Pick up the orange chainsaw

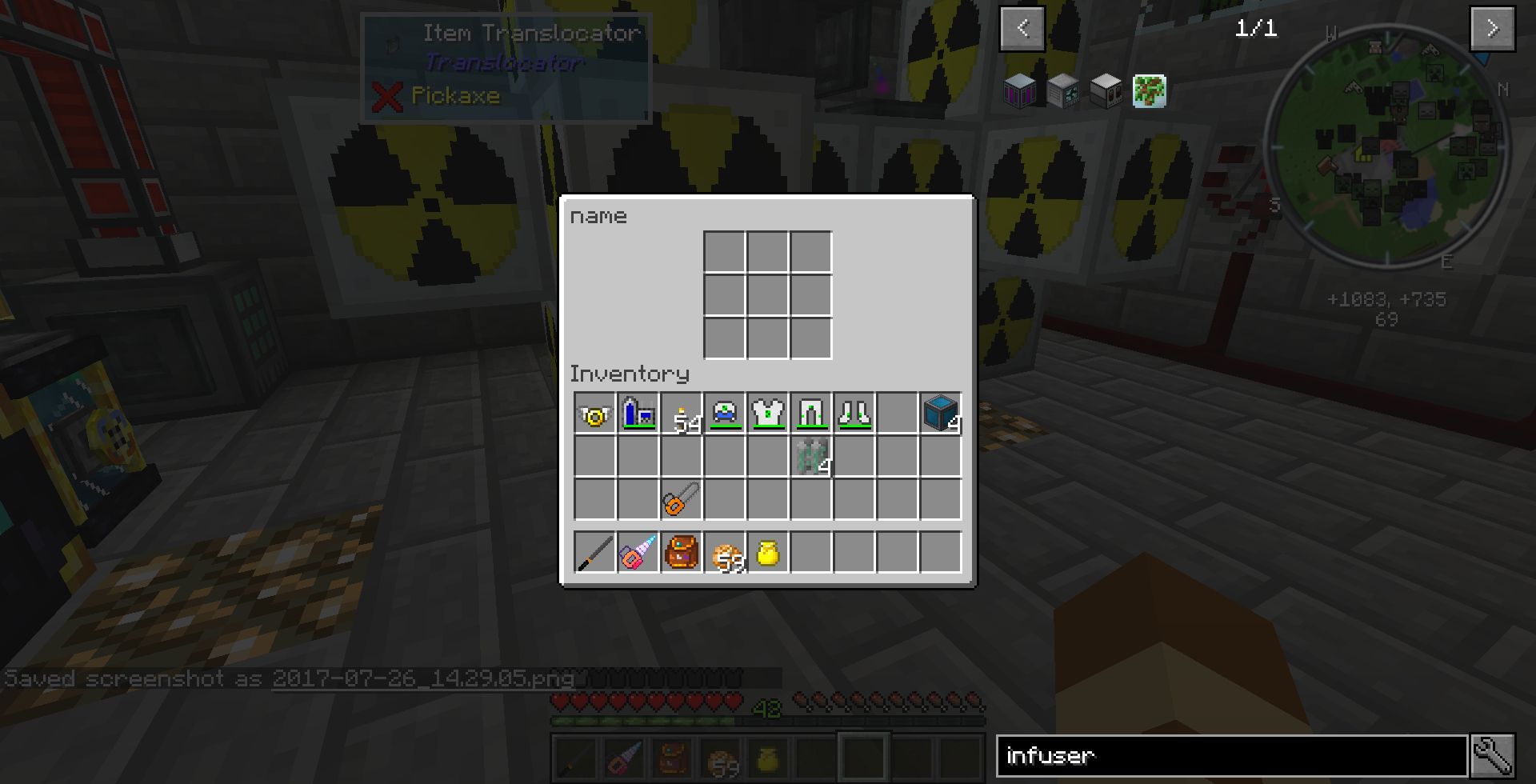682,500
